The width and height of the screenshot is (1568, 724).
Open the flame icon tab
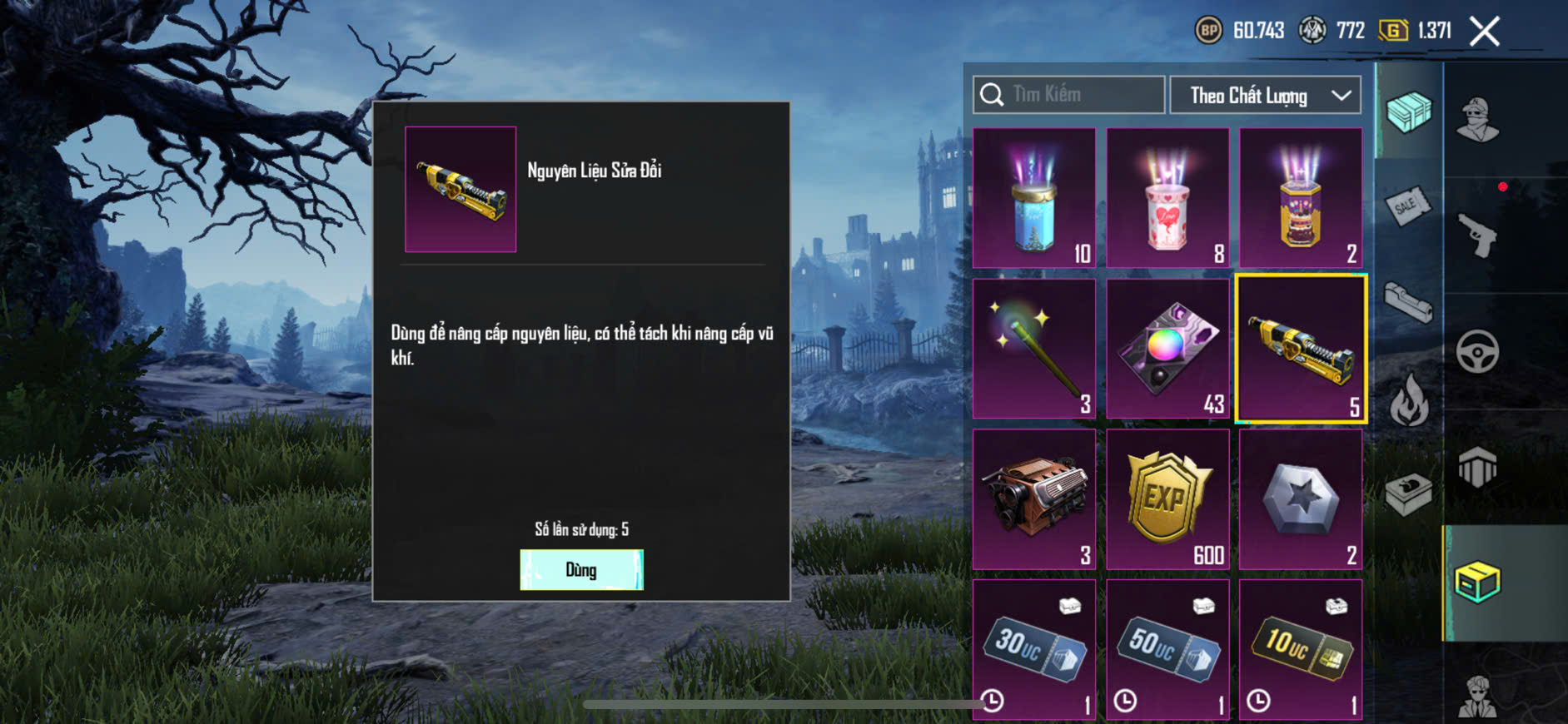coord(1408,399)
